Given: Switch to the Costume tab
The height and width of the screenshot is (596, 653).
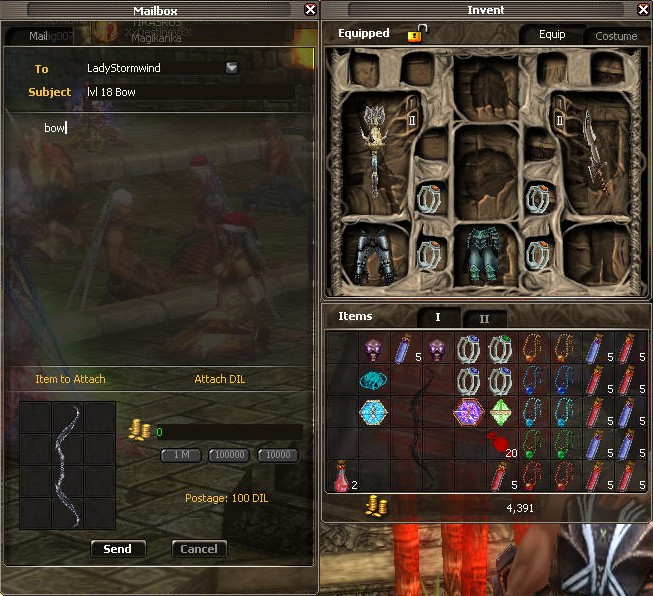Looking at the screenshot, I should (x=615, y=36).
